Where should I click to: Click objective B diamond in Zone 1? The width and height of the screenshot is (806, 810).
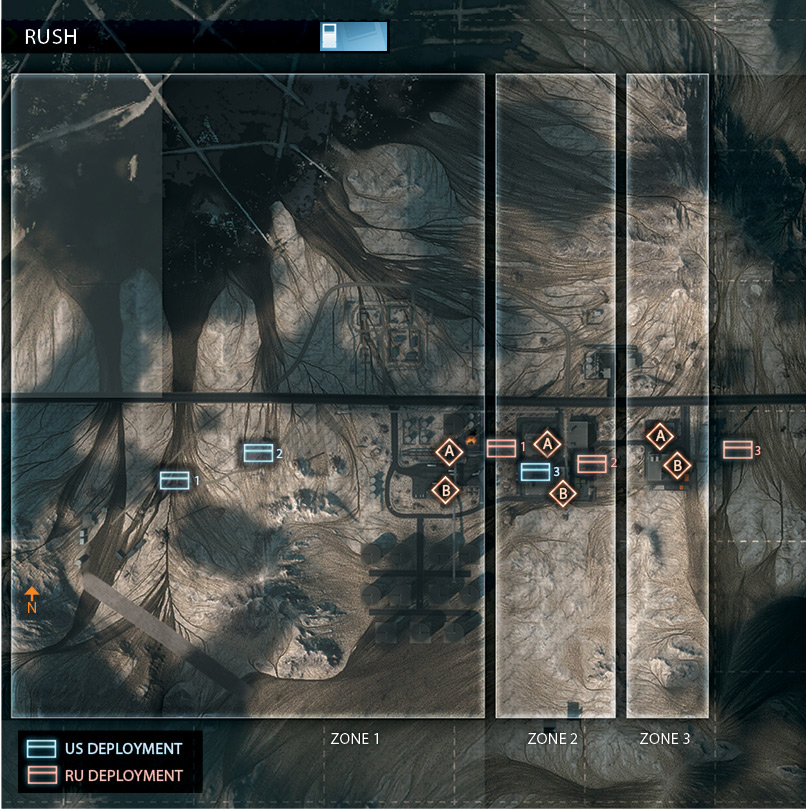[445, 490]
